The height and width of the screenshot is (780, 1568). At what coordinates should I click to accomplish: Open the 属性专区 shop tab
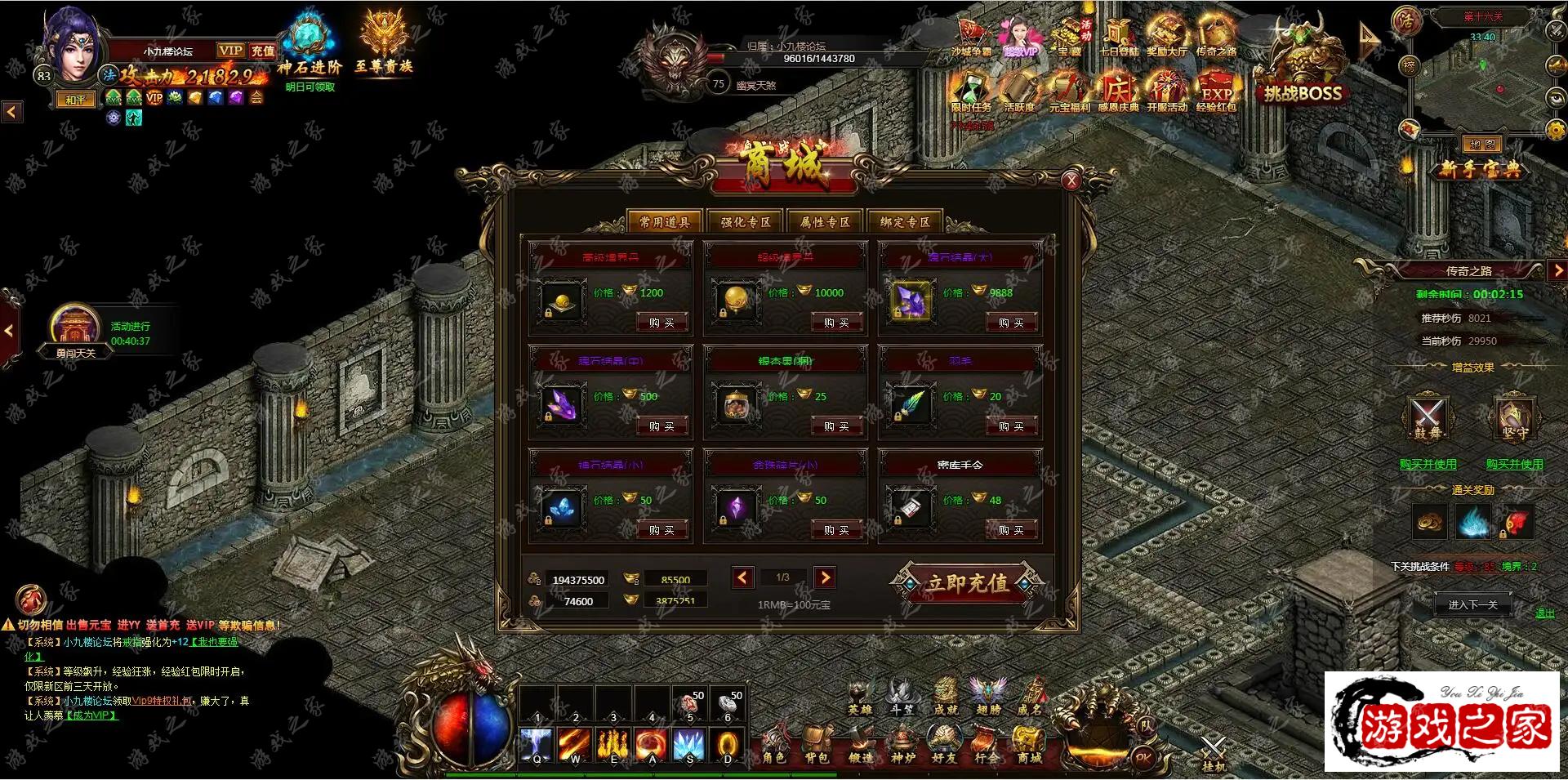click(825, 221)
